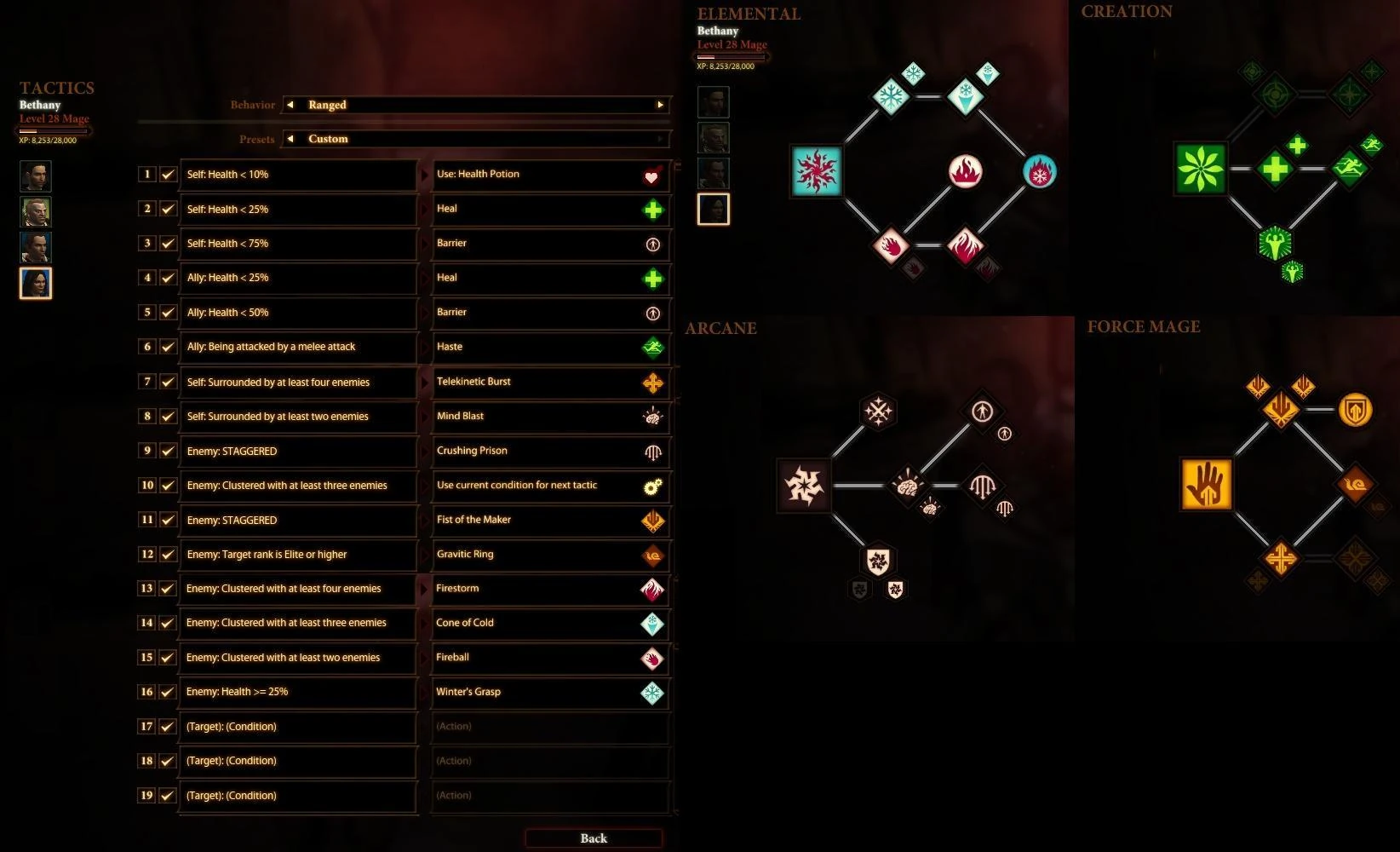Screen dimensions: 1400x852
Task: Open the Haste action on tactic 6
Action: point(550,347)
